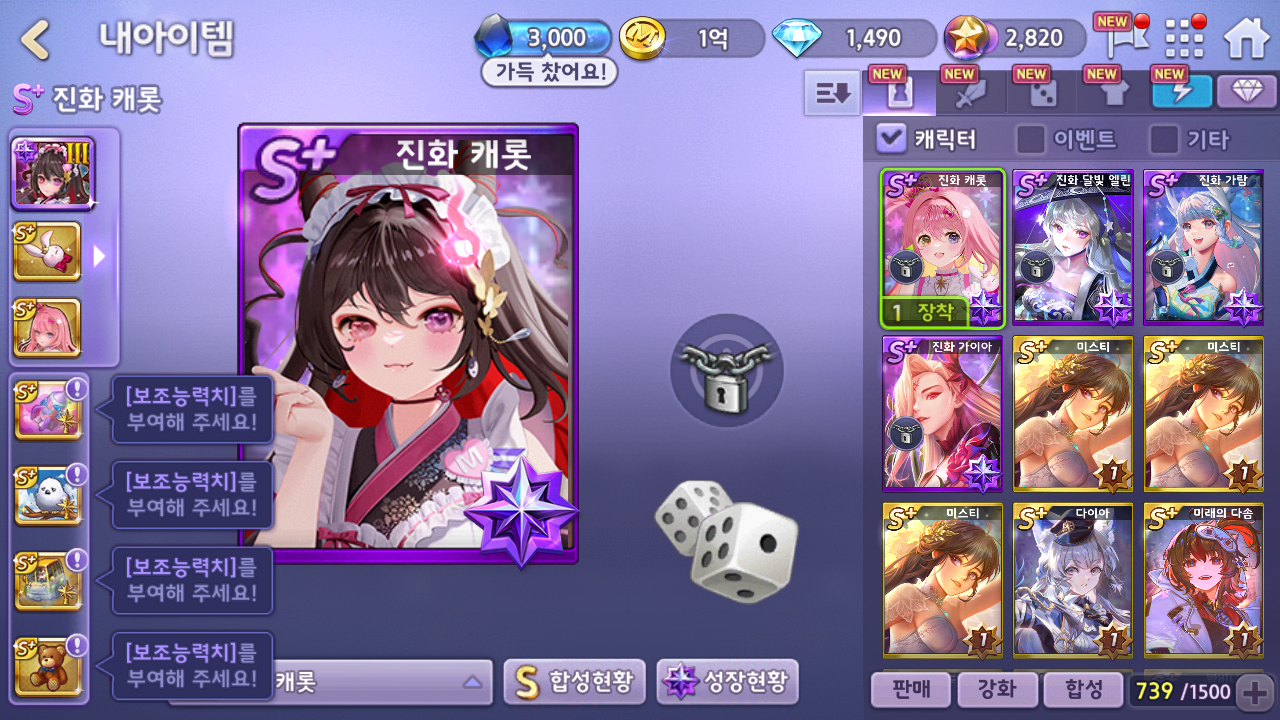View 성장현황 growth status
This screenshot has height=720, width=1280.
point(727,682)
